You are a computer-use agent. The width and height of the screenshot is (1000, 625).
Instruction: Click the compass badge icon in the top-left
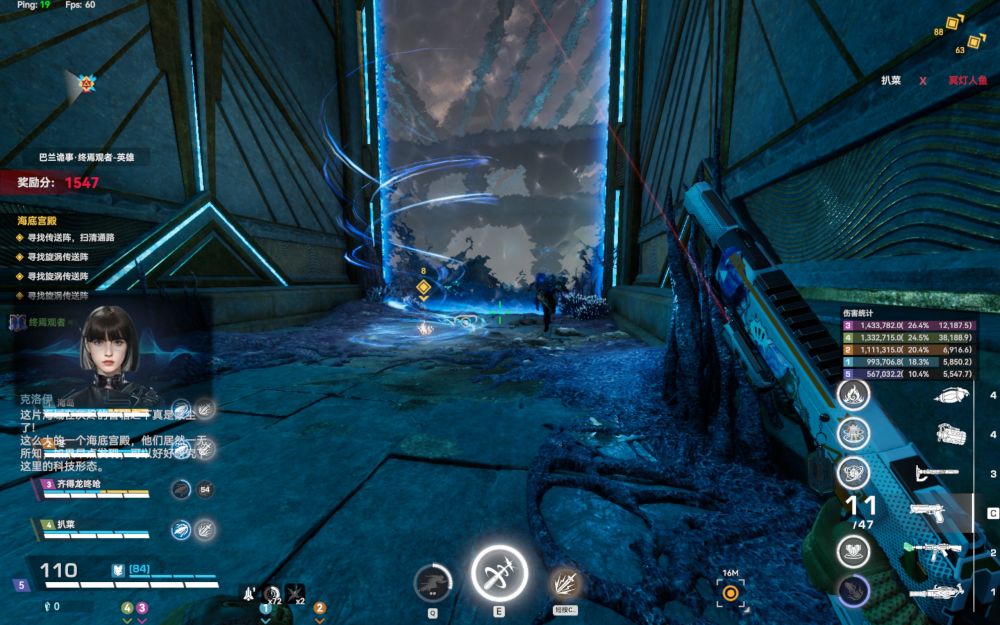(87, 84)
